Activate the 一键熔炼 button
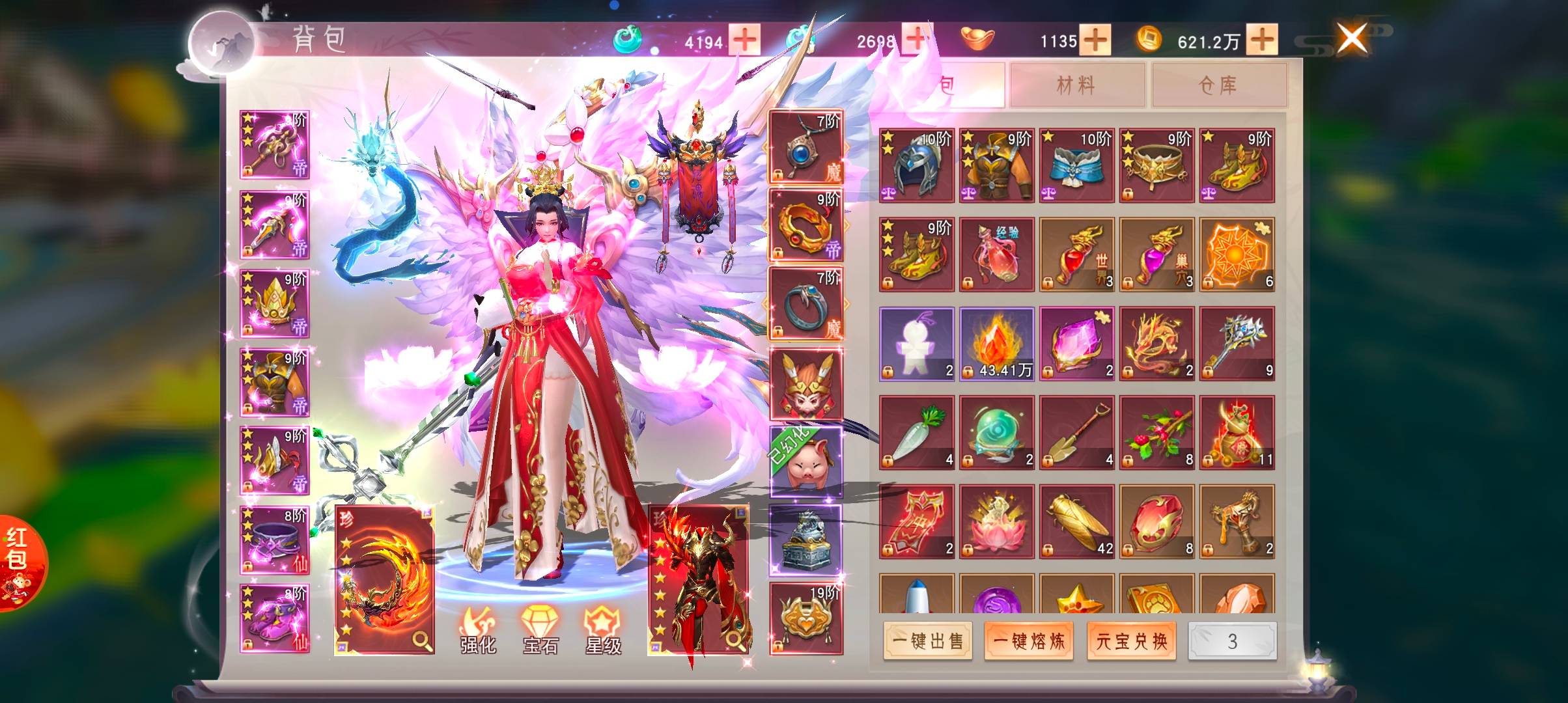This screenshot has width=1568, height=703. pyautogui.click(x=1028, y=641)
